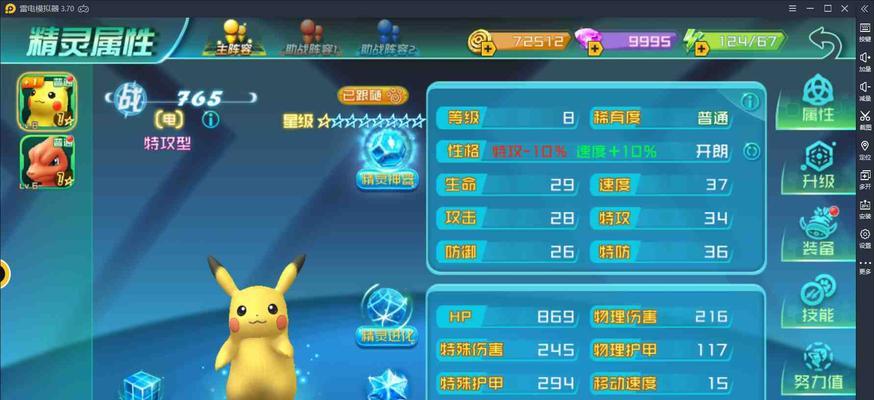Tap the 精灵进化 evolution button
This screenshot has height=400, width=874.
click(386, 316)
